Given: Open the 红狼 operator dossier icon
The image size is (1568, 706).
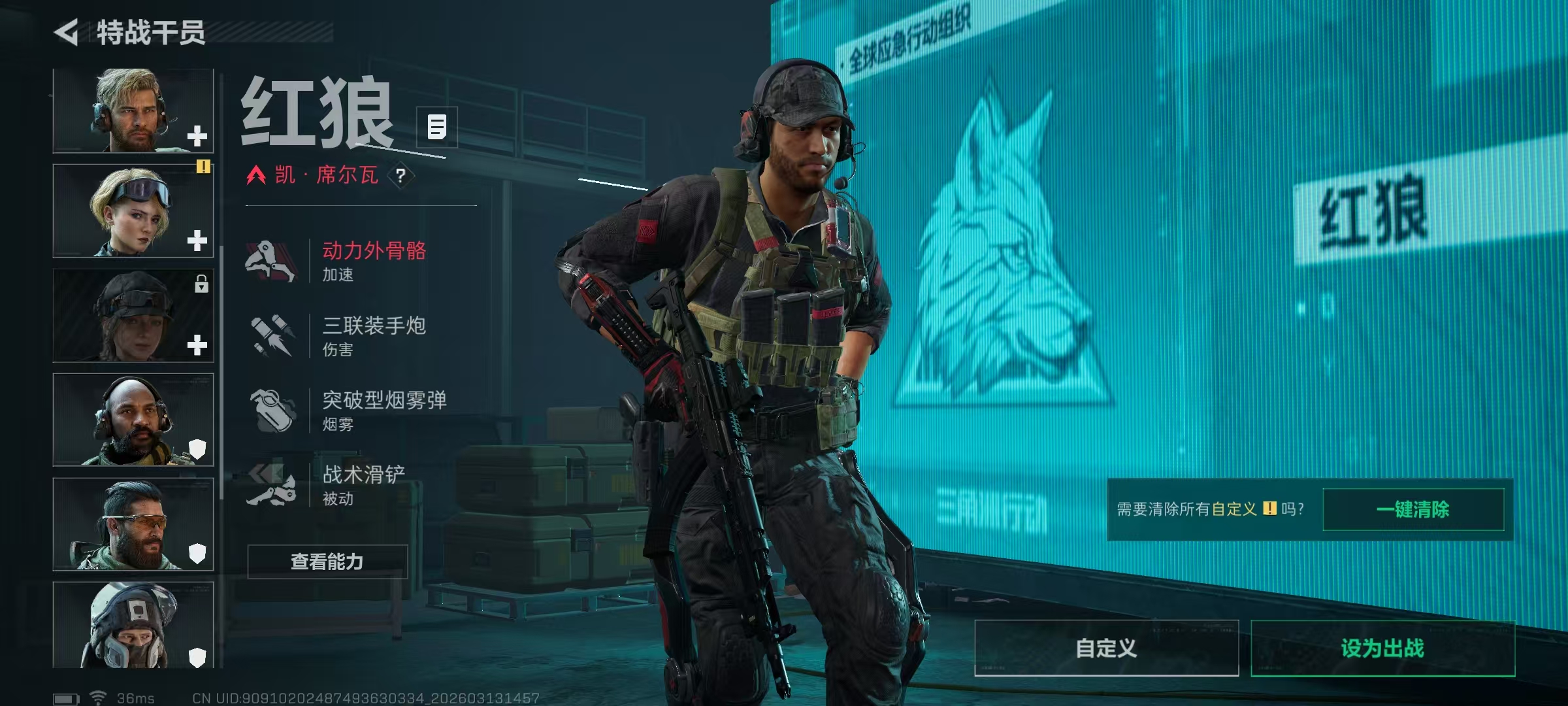Looking at the screenshot, I should 436,127.
